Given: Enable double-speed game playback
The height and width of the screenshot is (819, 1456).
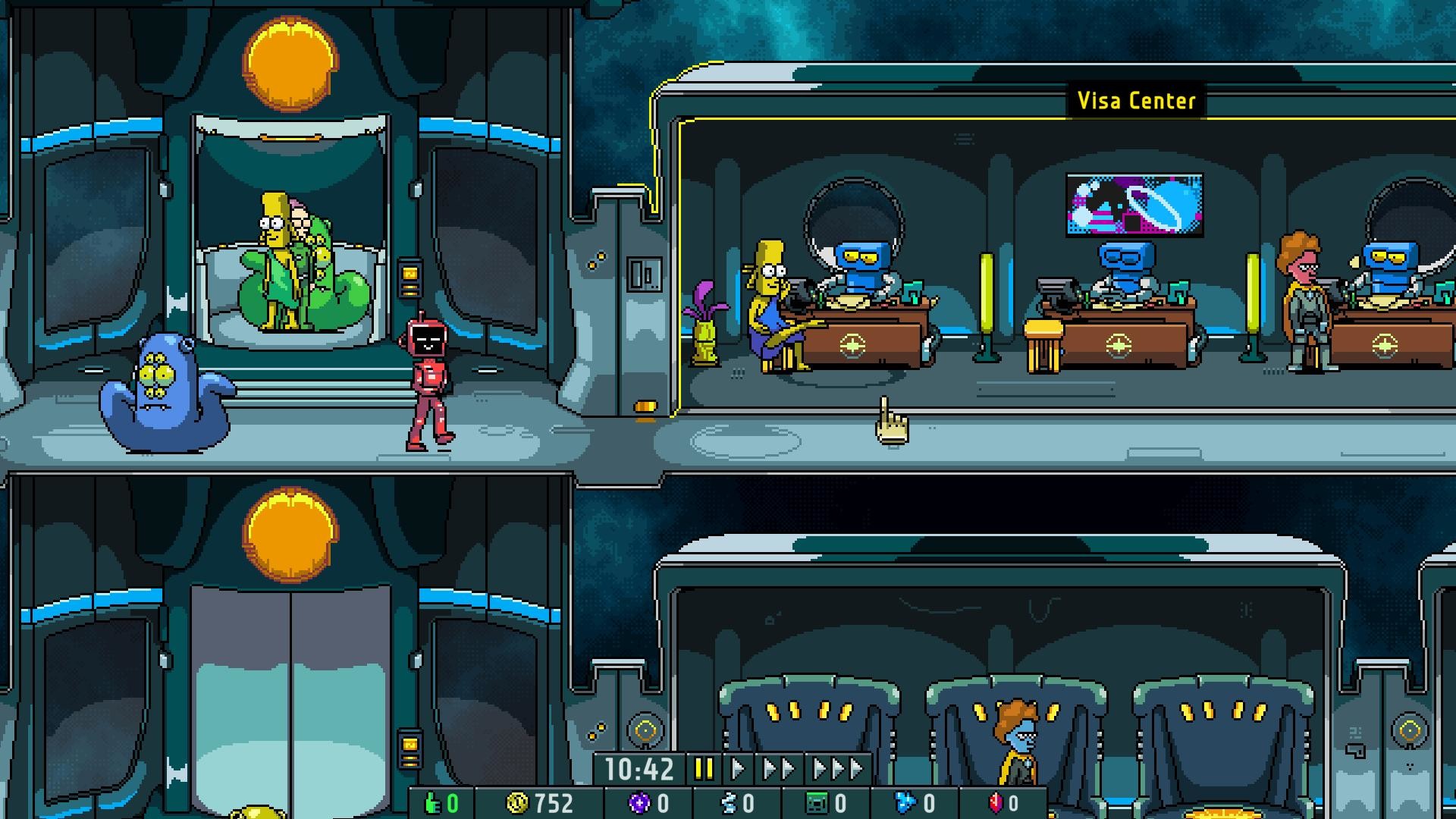Looking at the screenshot, I should pos(780,768).
